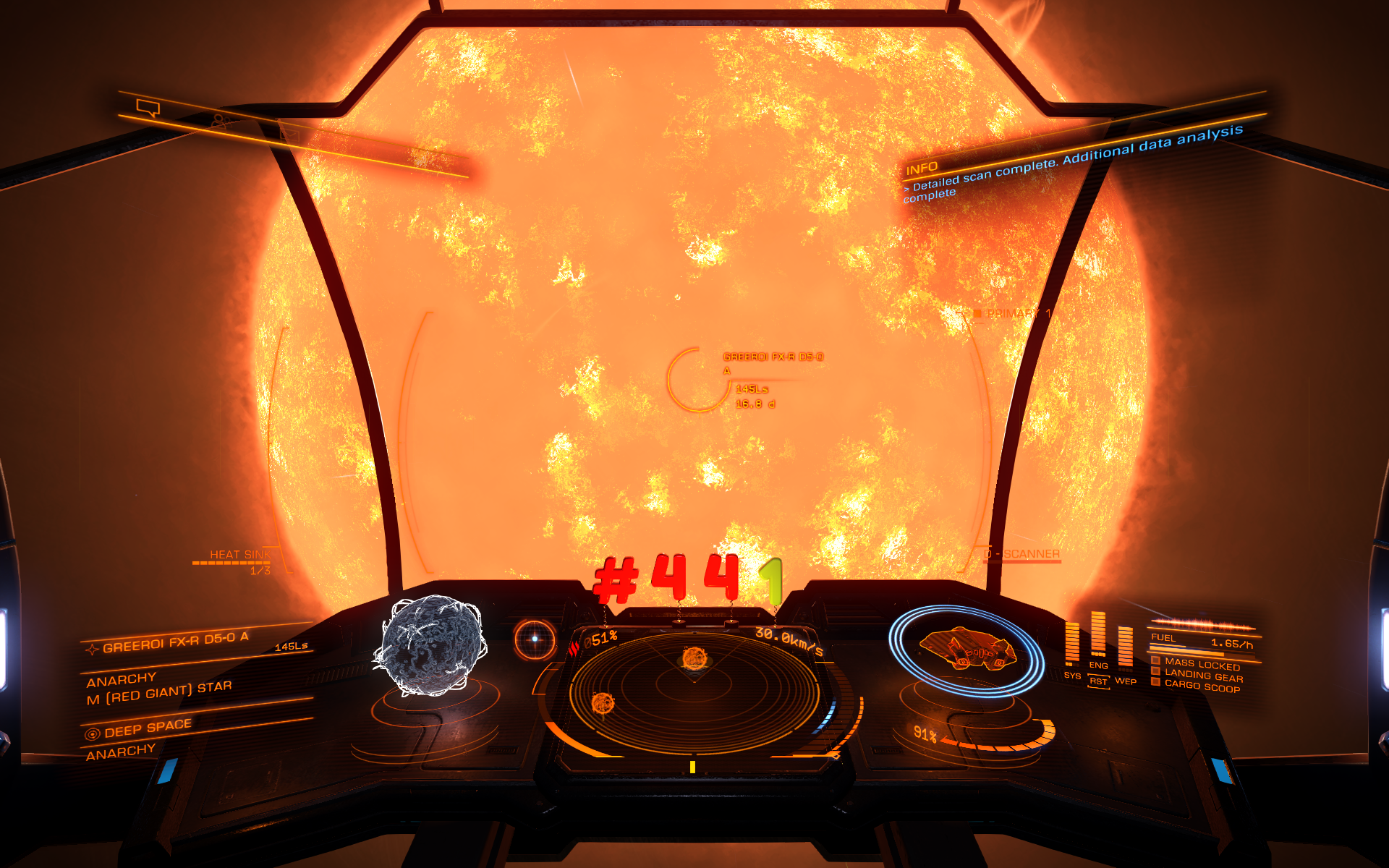Open the comms chat bubble icon
Image resolution: width=1389 pixels, height=868 pixels.
(148, 109)
